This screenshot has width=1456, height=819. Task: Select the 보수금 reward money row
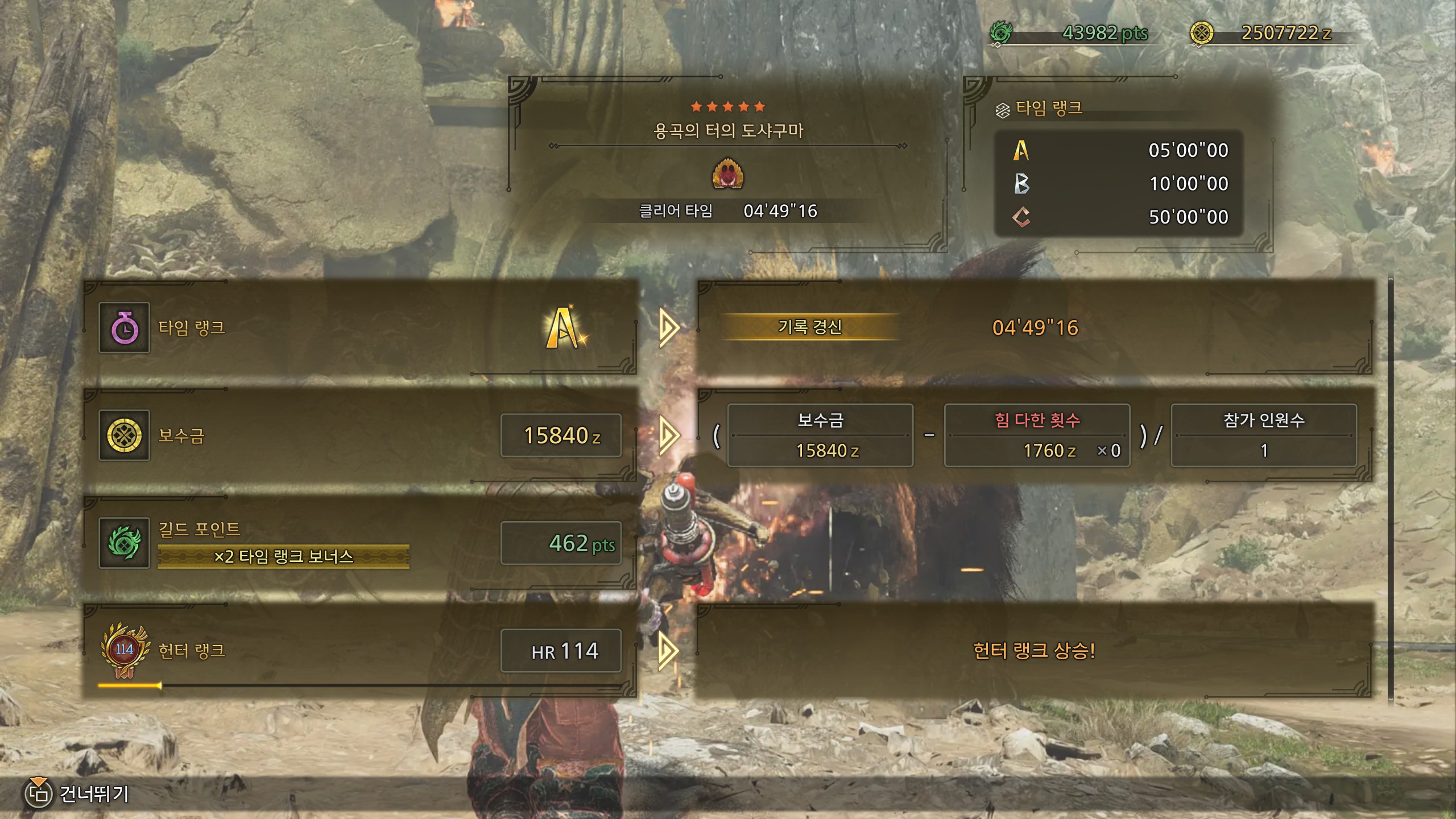point(359,436)
